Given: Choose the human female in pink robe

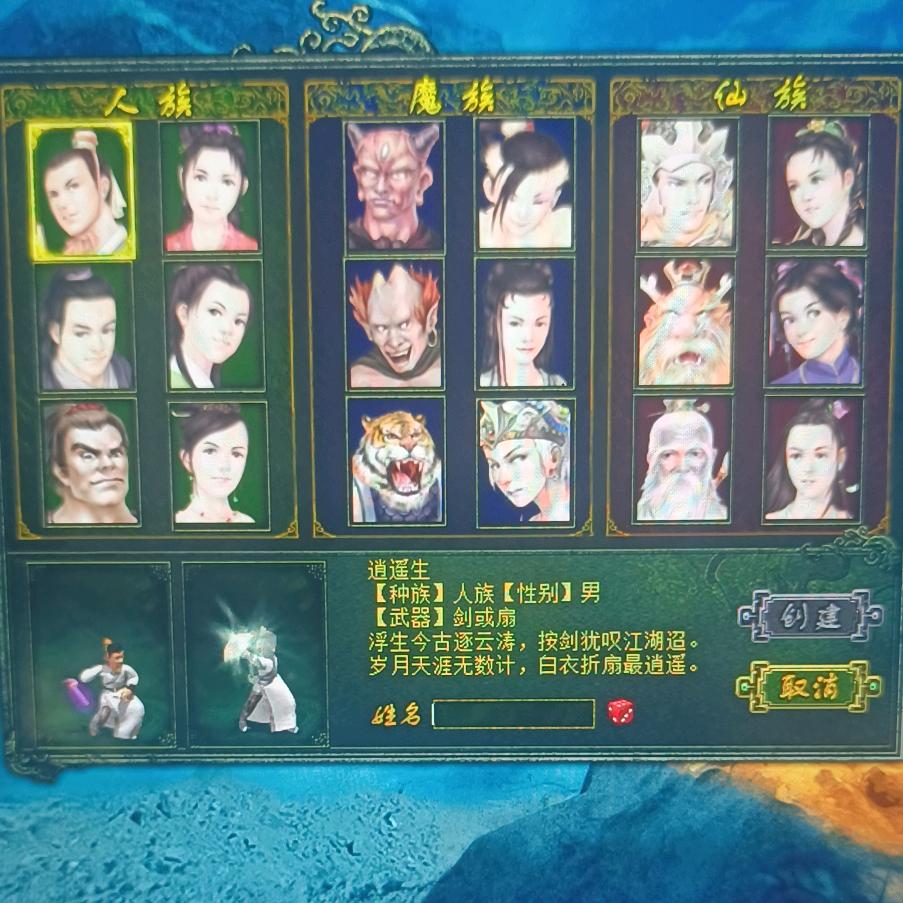Looking at the screenshot, I should point(210,187).
